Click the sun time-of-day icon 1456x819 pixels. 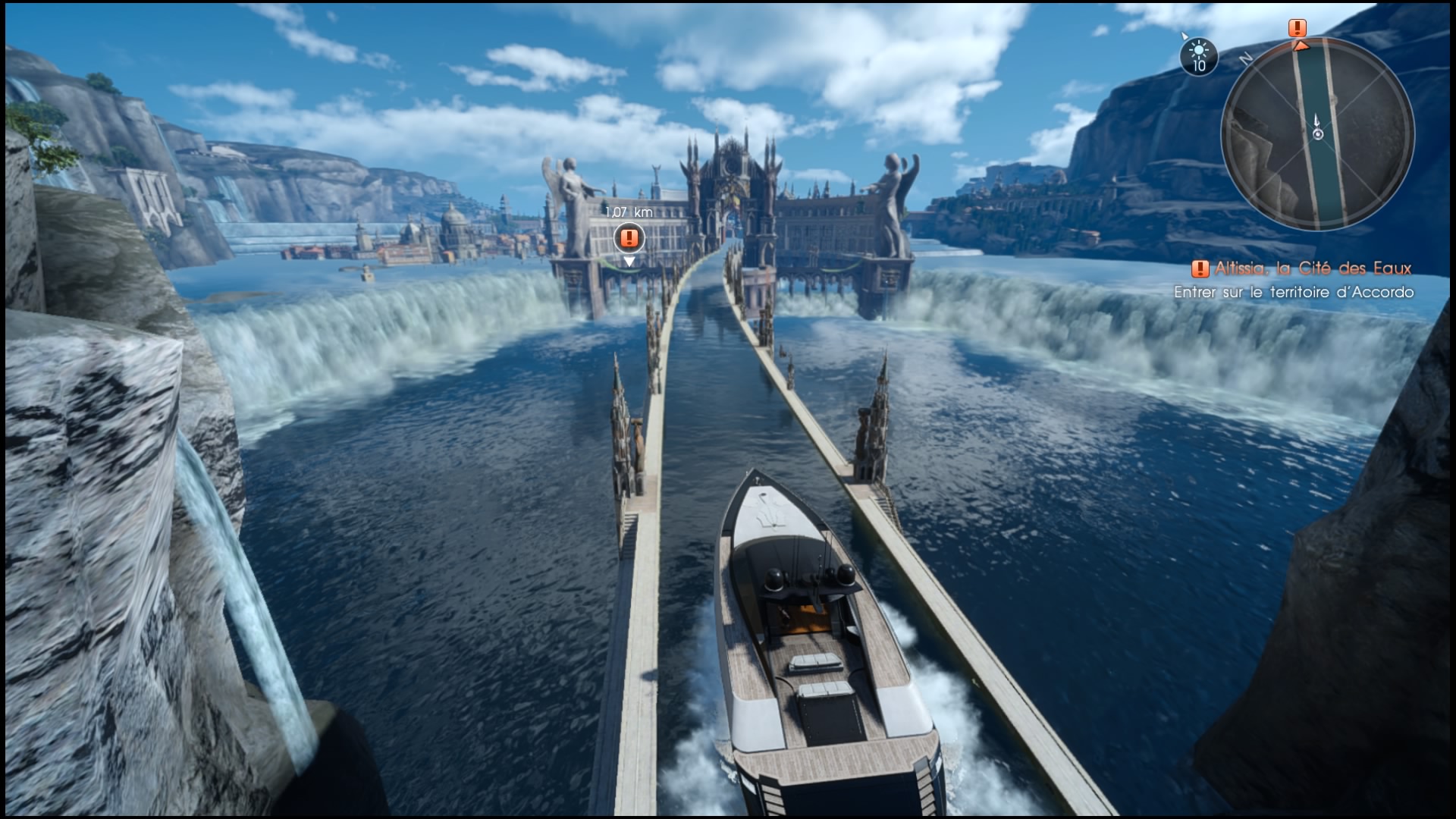pyautogui.click(x=1199, y=55)
